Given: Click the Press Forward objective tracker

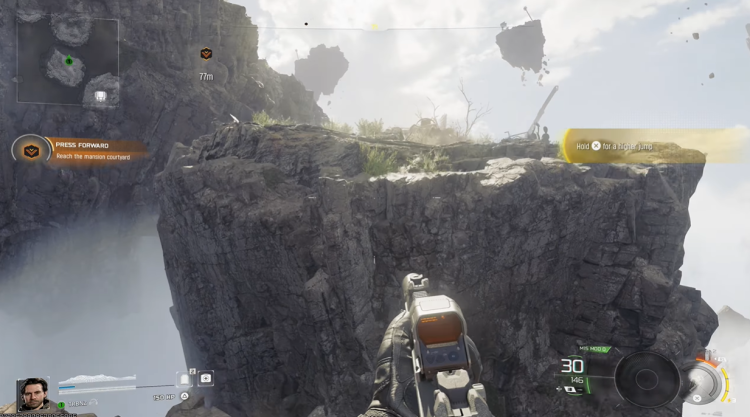Looking at the screenshot, I should point(82,149).
